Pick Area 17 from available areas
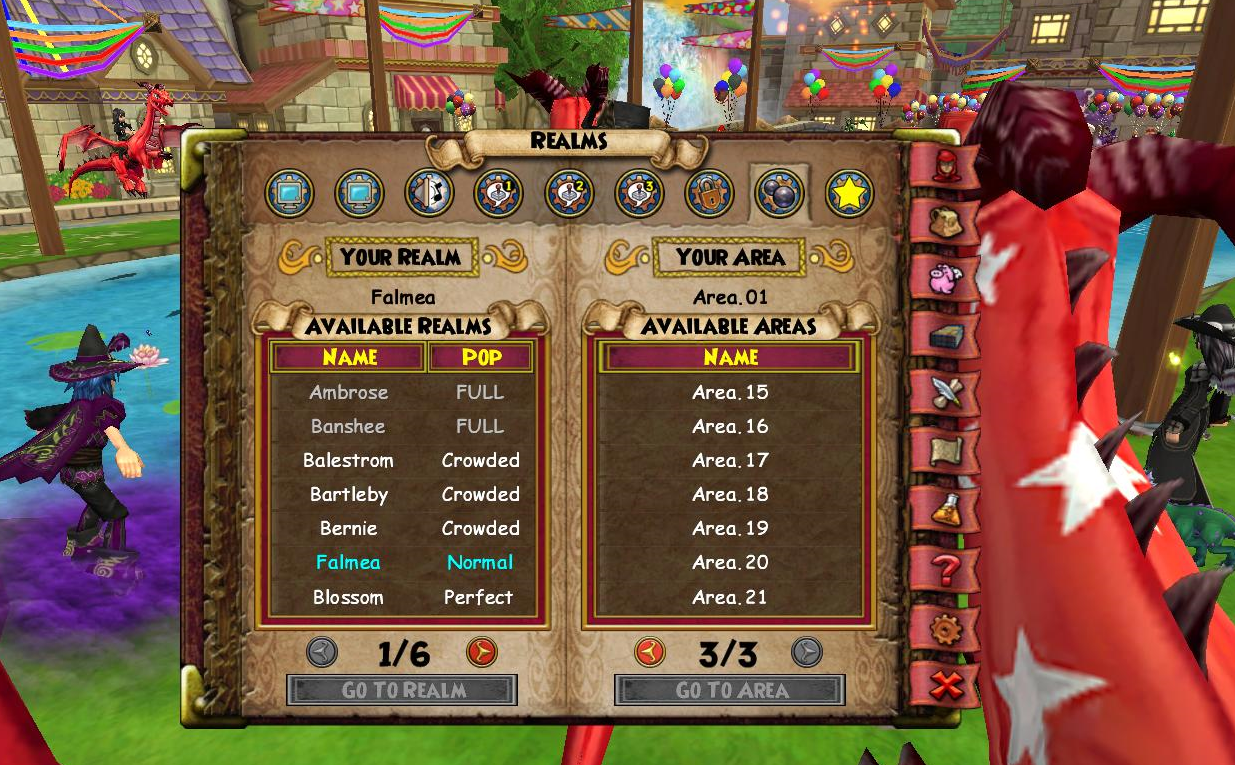The width and height of the screenshot is (1235, 765). tap(730, 461)
